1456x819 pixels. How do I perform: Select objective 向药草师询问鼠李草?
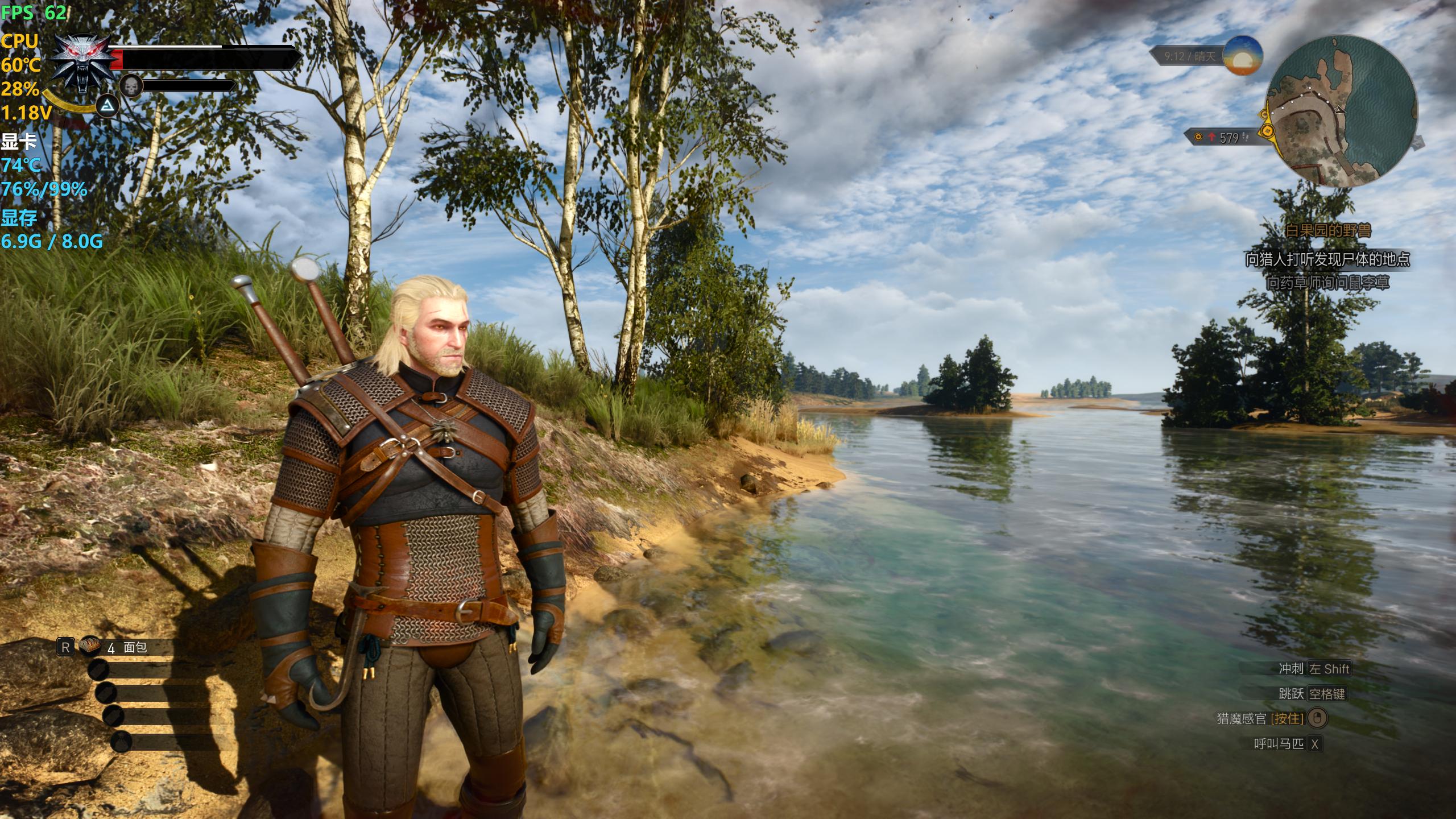point(1328,283)
